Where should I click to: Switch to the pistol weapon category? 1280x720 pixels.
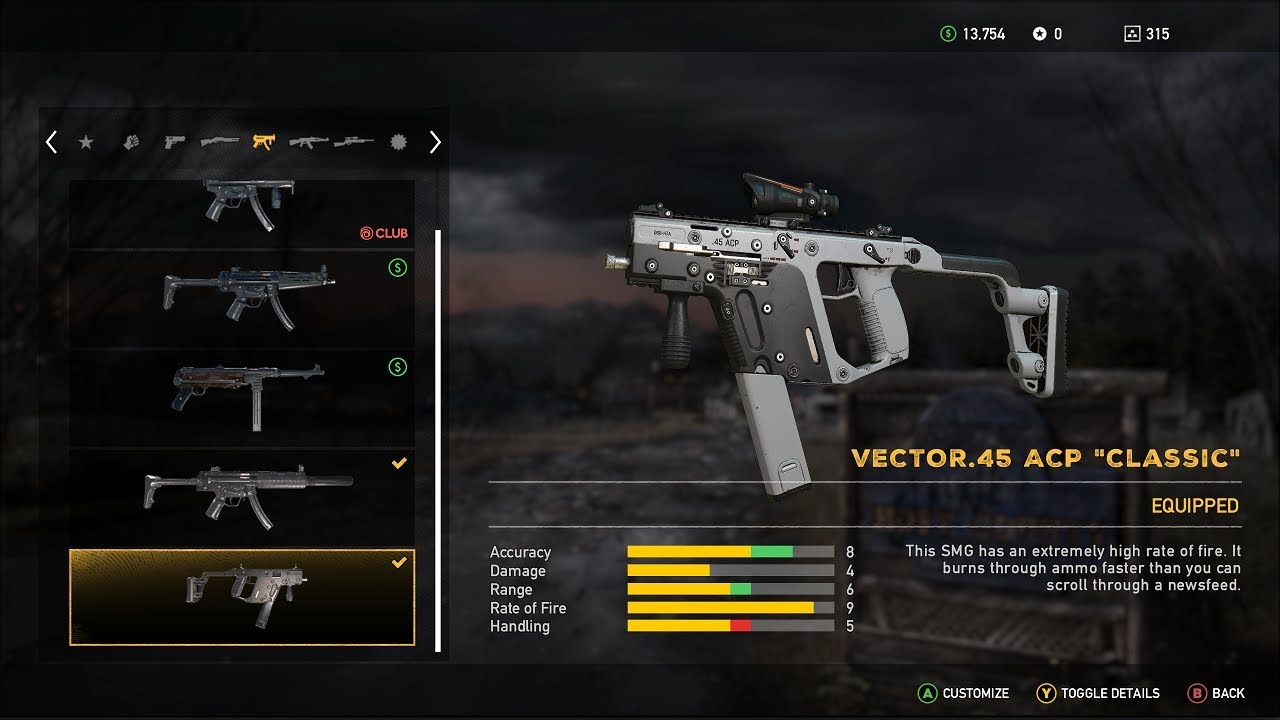click(x=175, y=142)
